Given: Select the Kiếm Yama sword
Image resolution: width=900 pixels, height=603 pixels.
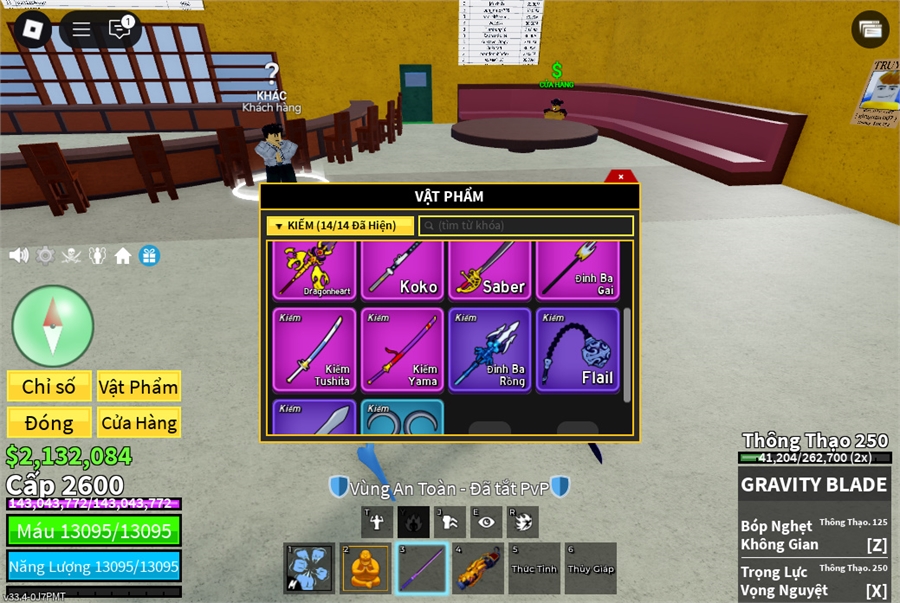Looking at the screenshot, I should pyautogui.click(x=402, y=349).
